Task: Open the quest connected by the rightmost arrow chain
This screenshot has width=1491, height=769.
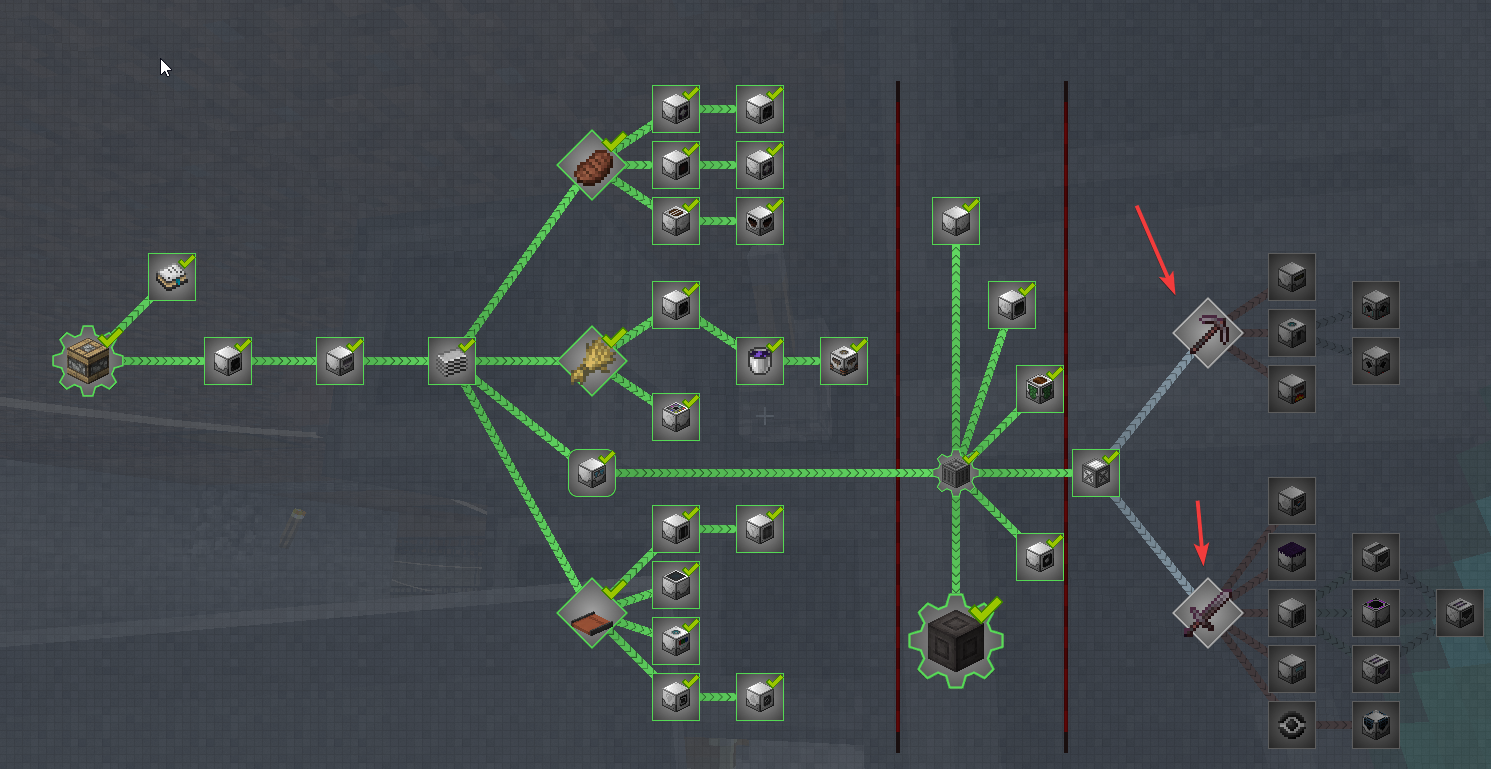Action: [1460, 615]
